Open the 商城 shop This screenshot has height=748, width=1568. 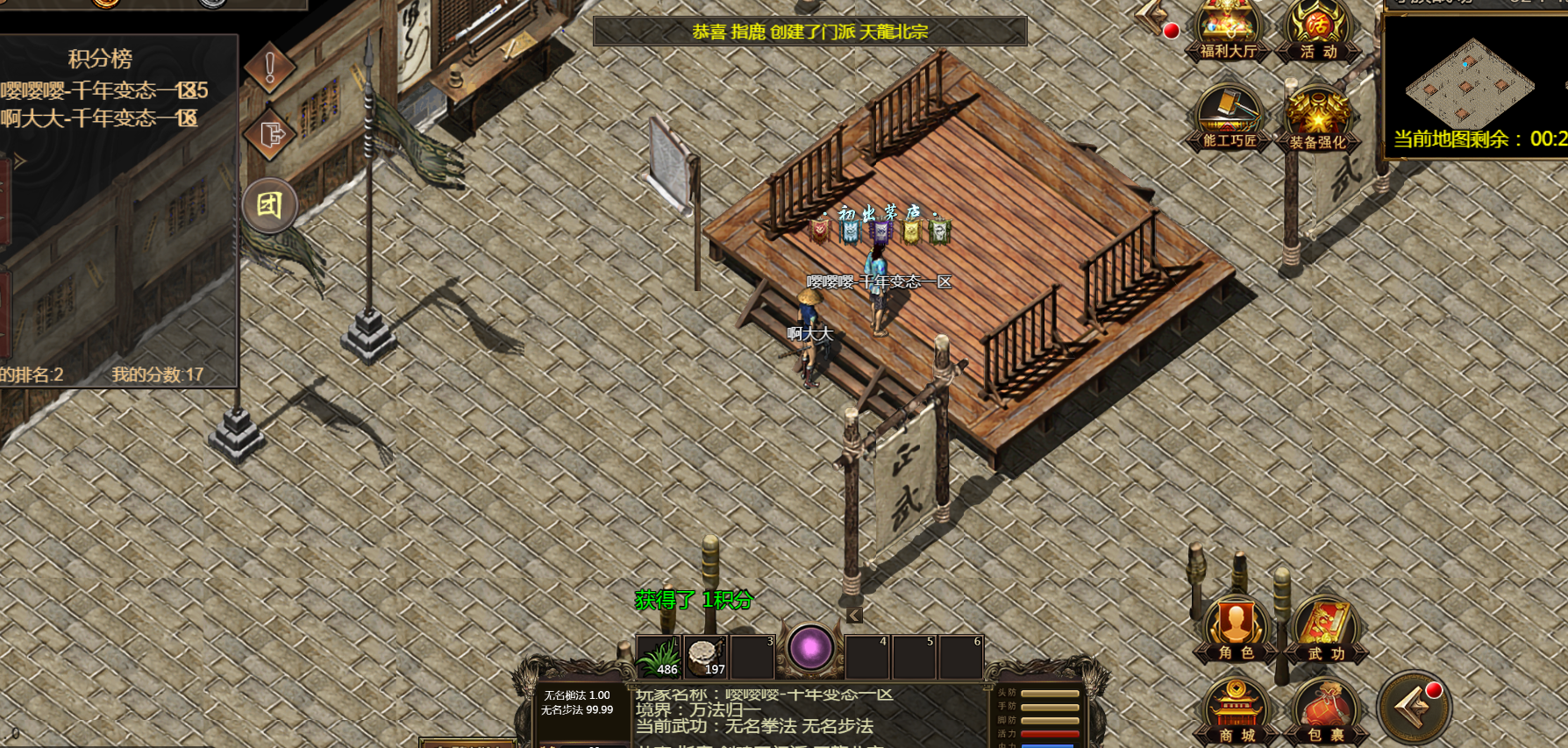click(x=1236, y=712)
